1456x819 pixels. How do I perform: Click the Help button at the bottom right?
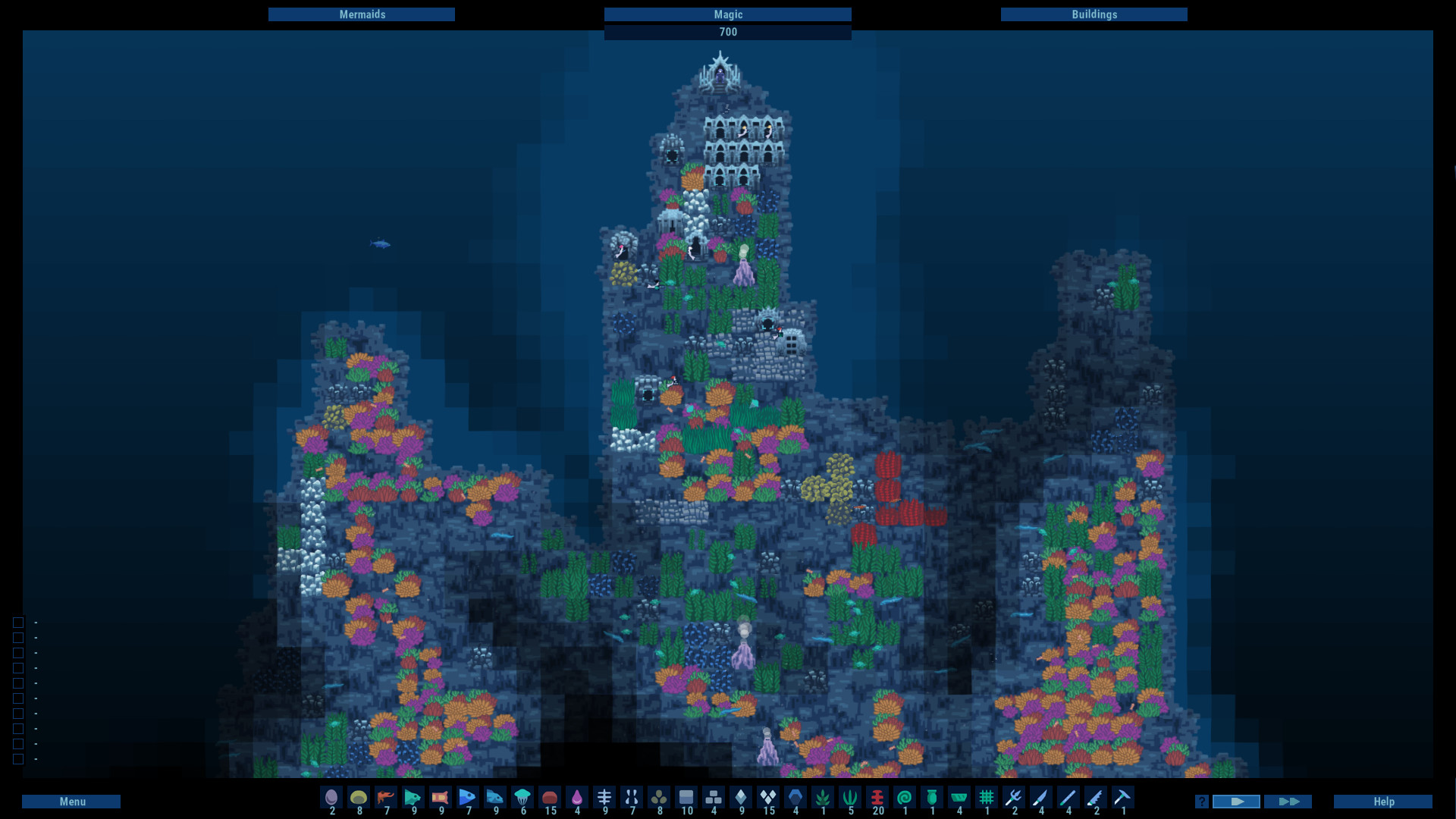pyautogui.click(x=1382, y=801)
